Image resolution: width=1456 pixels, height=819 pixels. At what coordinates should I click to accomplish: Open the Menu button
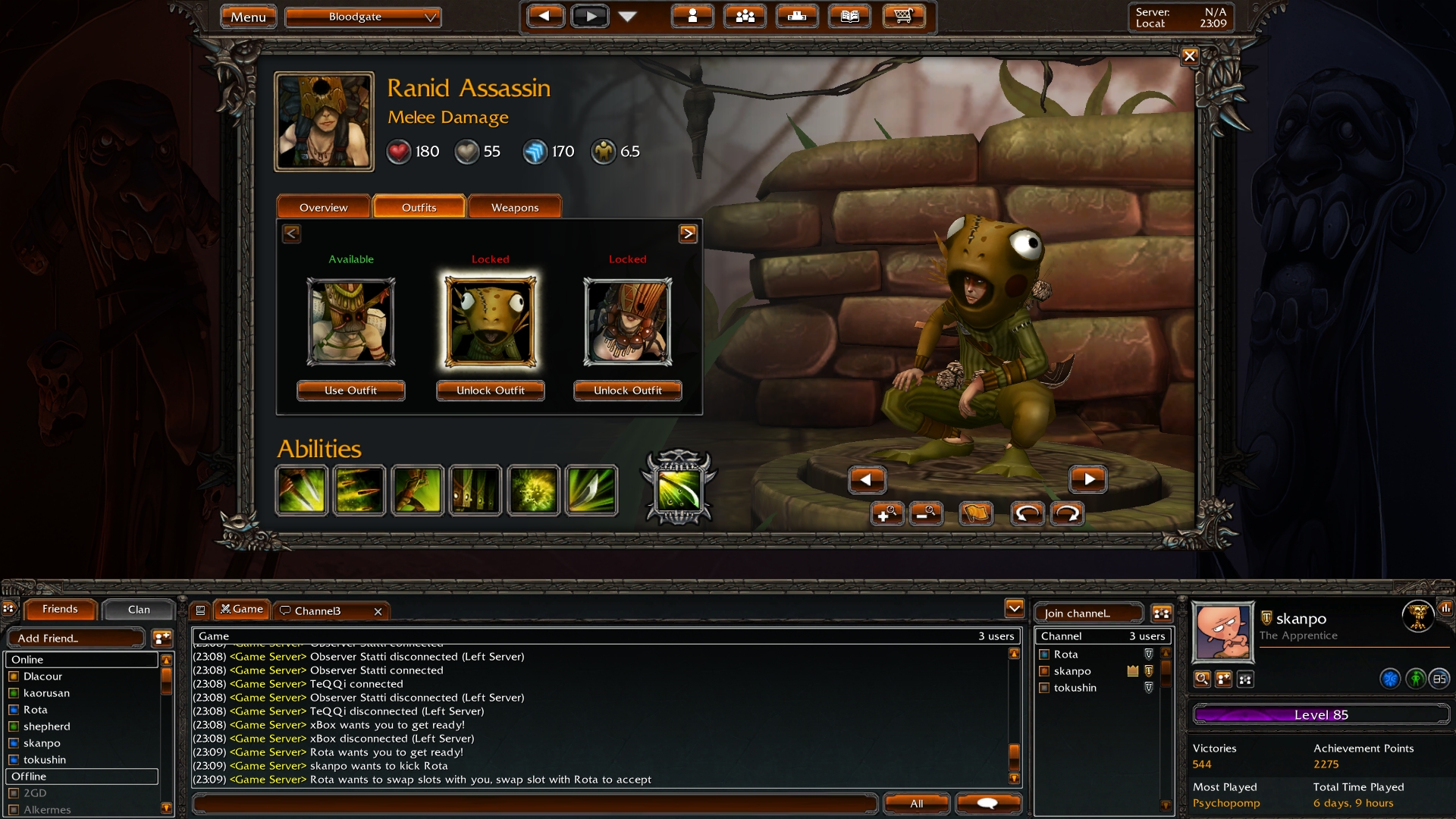(248, 17)
